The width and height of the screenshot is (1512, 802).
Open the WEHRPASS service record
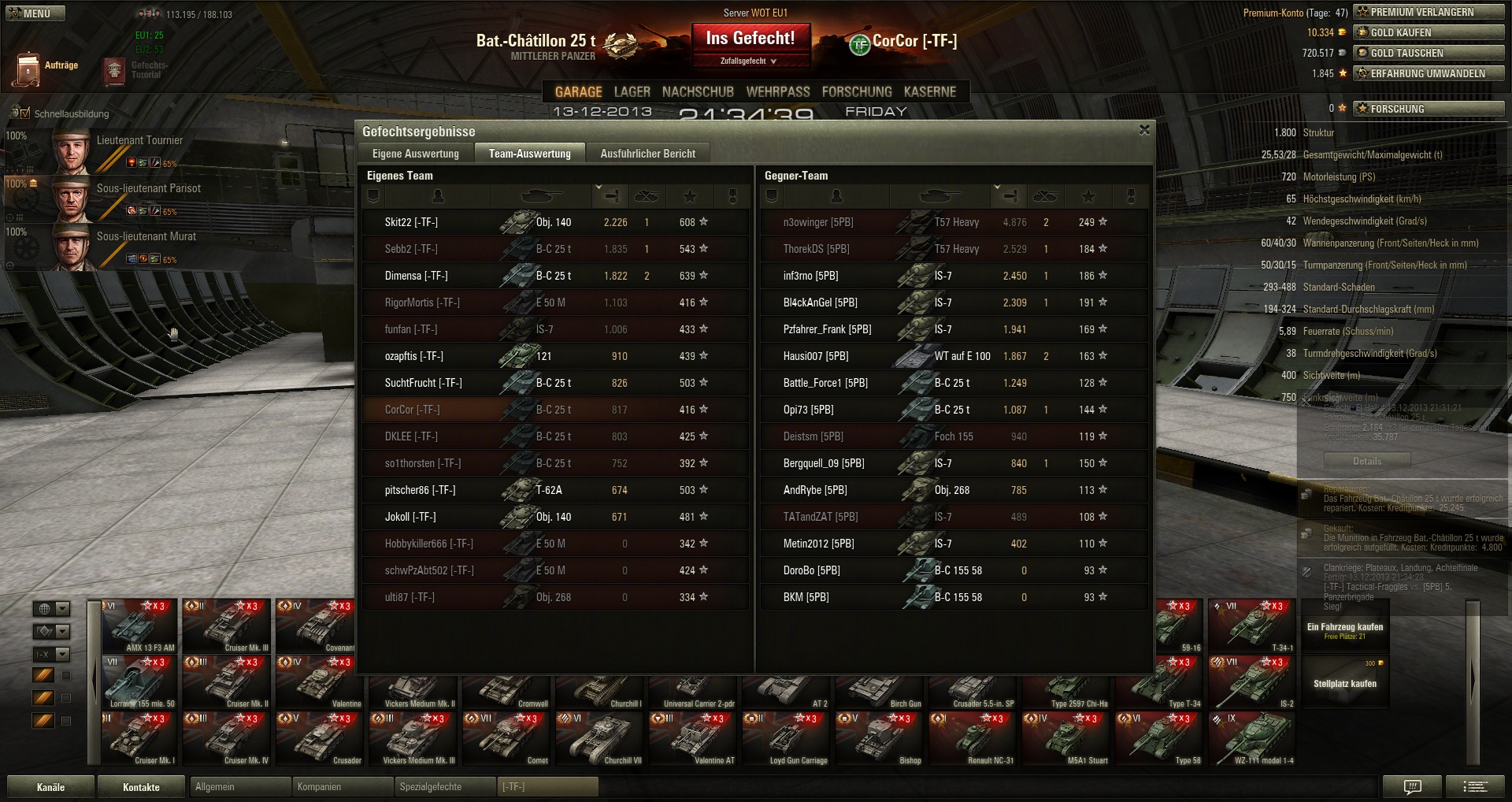tap(778, 92)
